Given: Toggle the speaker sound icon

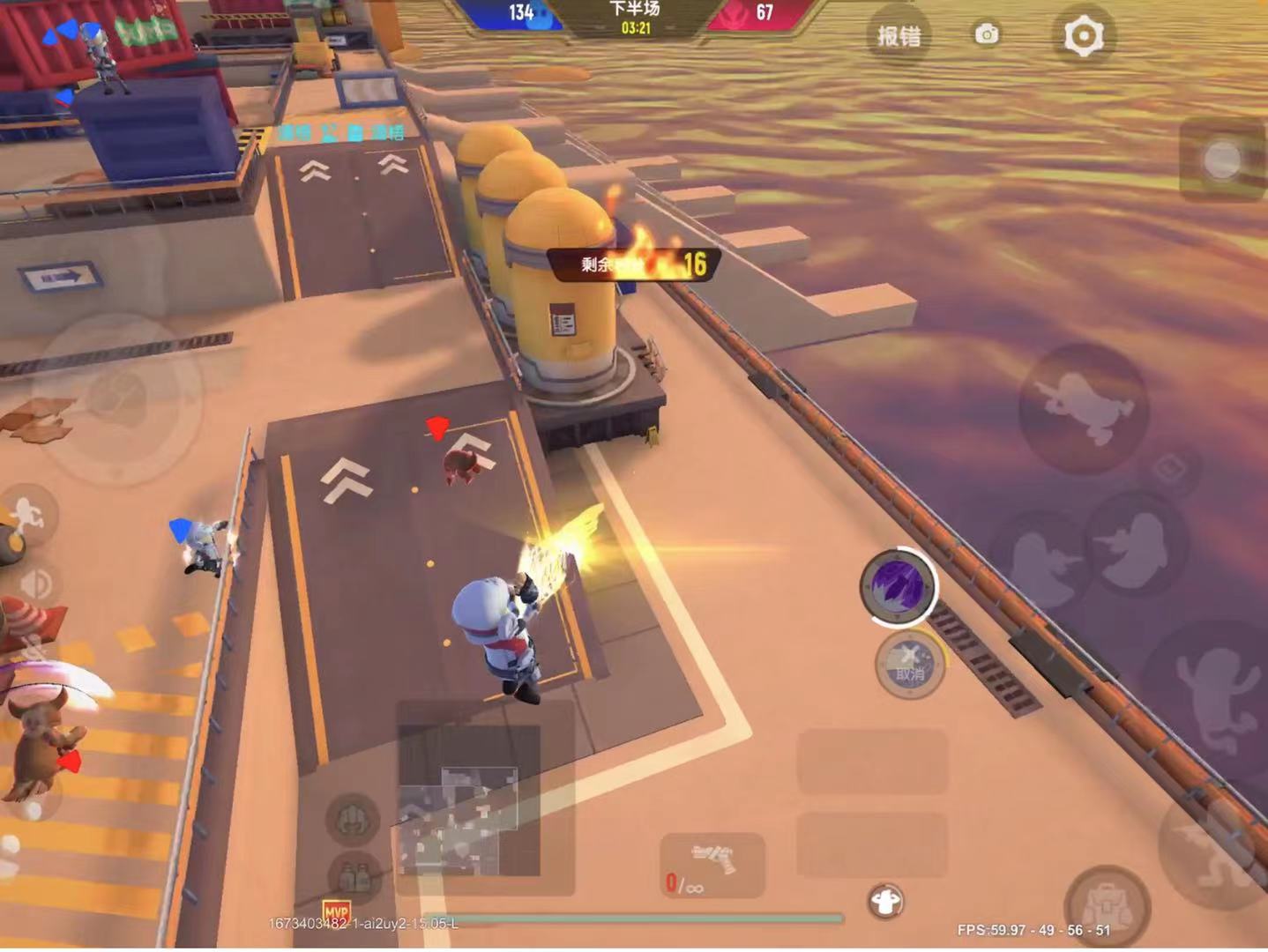Looking at the screenshot, I should [x=36, y=583].
